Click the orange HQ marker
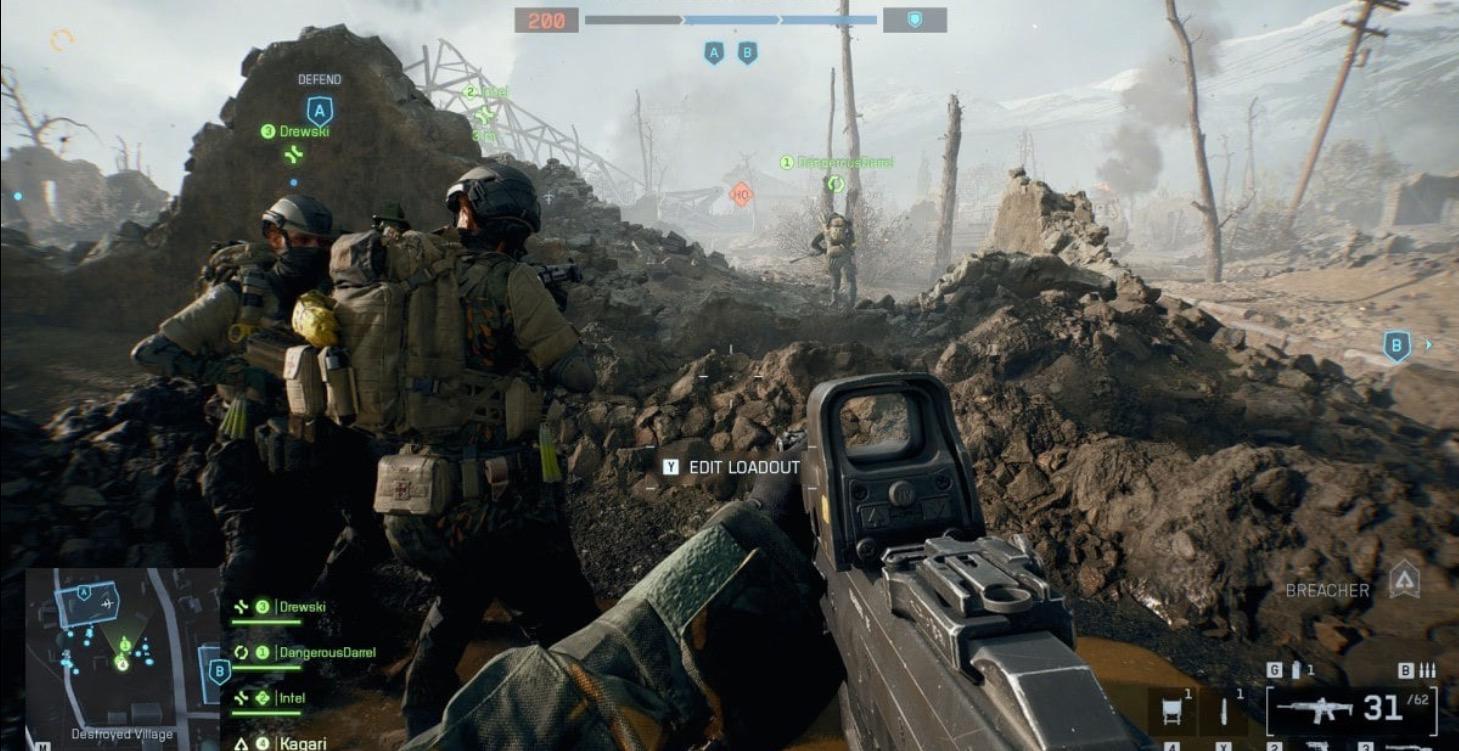This screenshot has height=751, width=1459. point(741,194)
